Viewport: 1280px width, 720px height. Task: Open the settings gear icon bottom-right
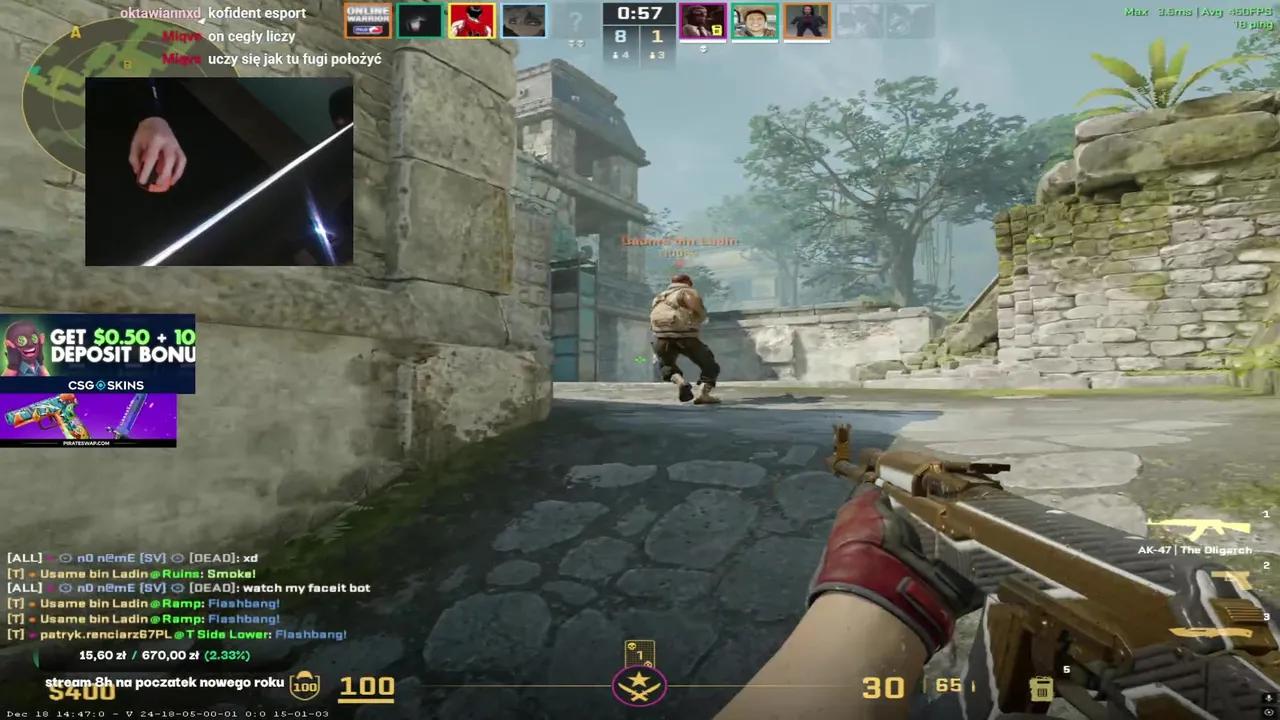pos(1267,712)
